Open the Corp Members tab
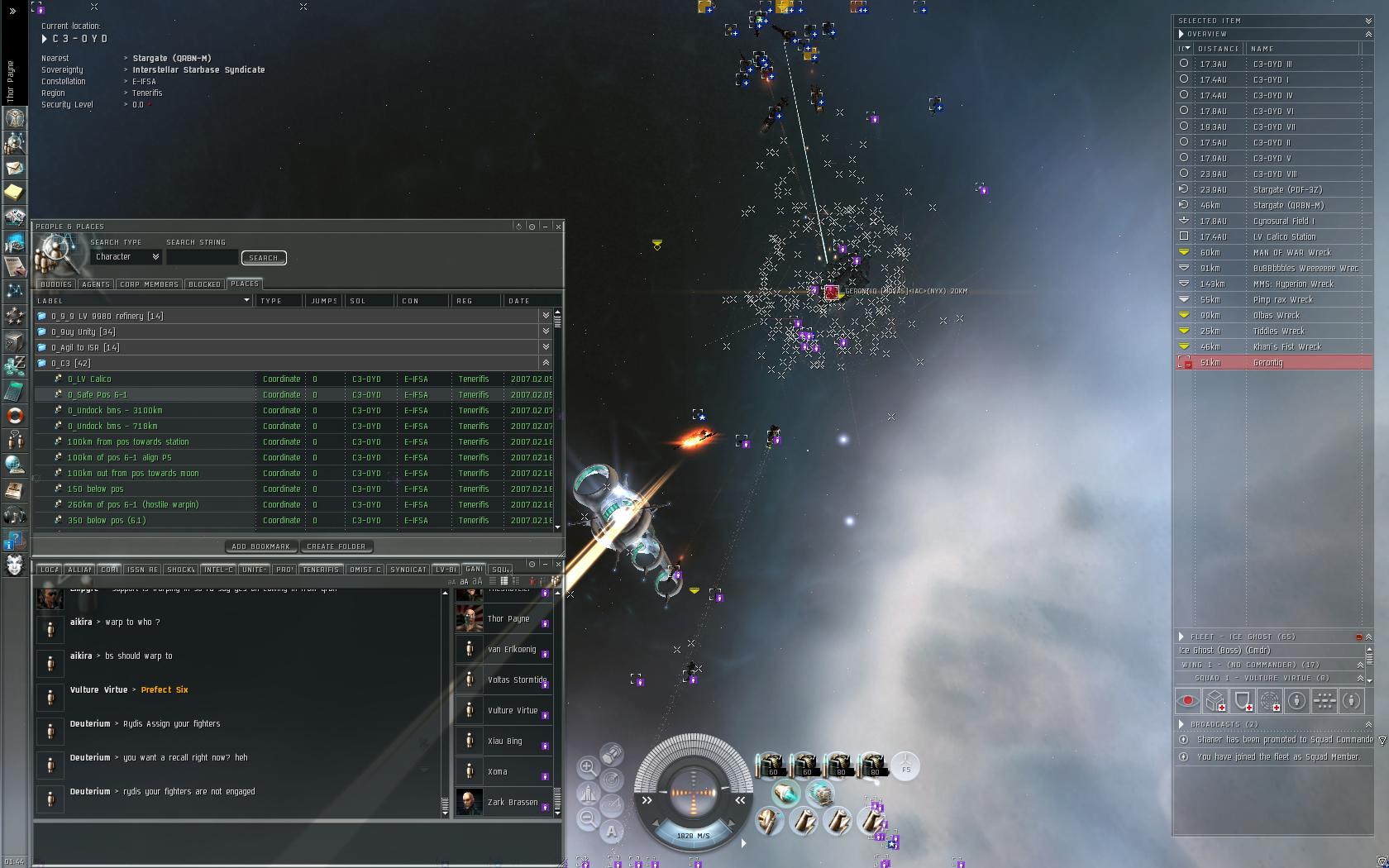The height and width of the screenshot is (868, 1389). pyautogui.click(x=149, y=284)
